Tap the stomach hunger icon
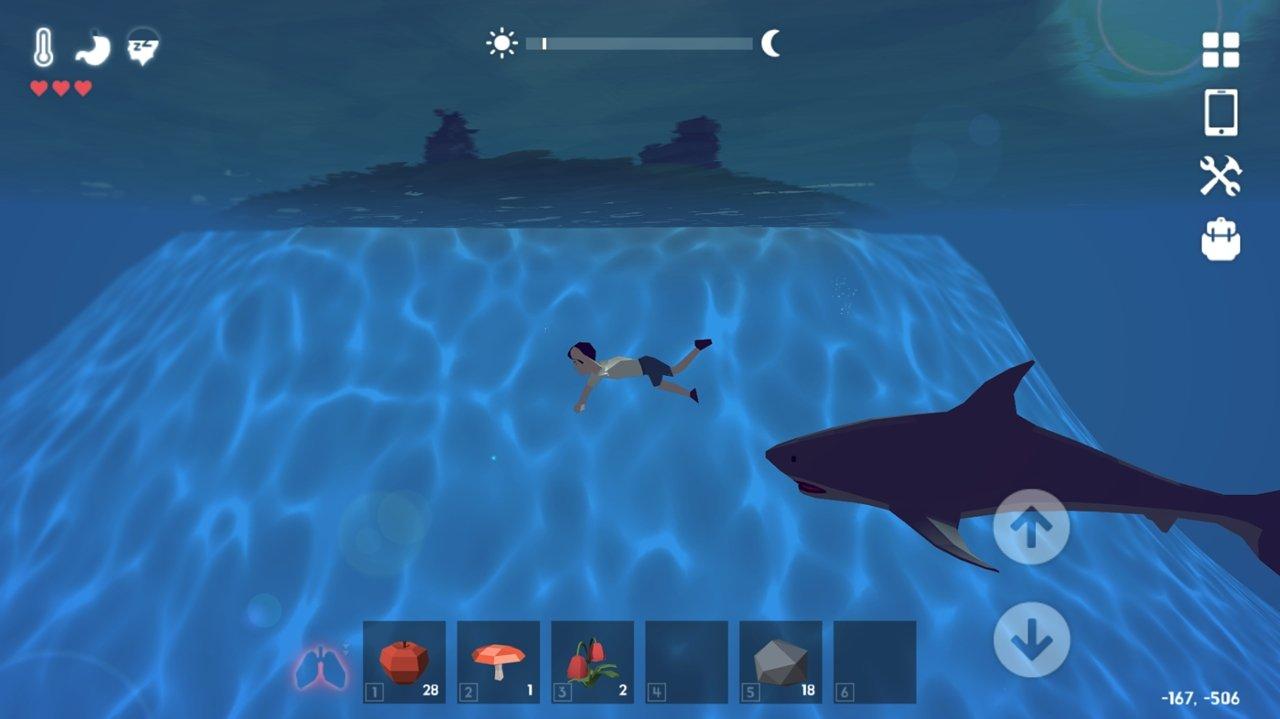The width and height of the screenshot is (1280, 719). (x=93, y=48)
